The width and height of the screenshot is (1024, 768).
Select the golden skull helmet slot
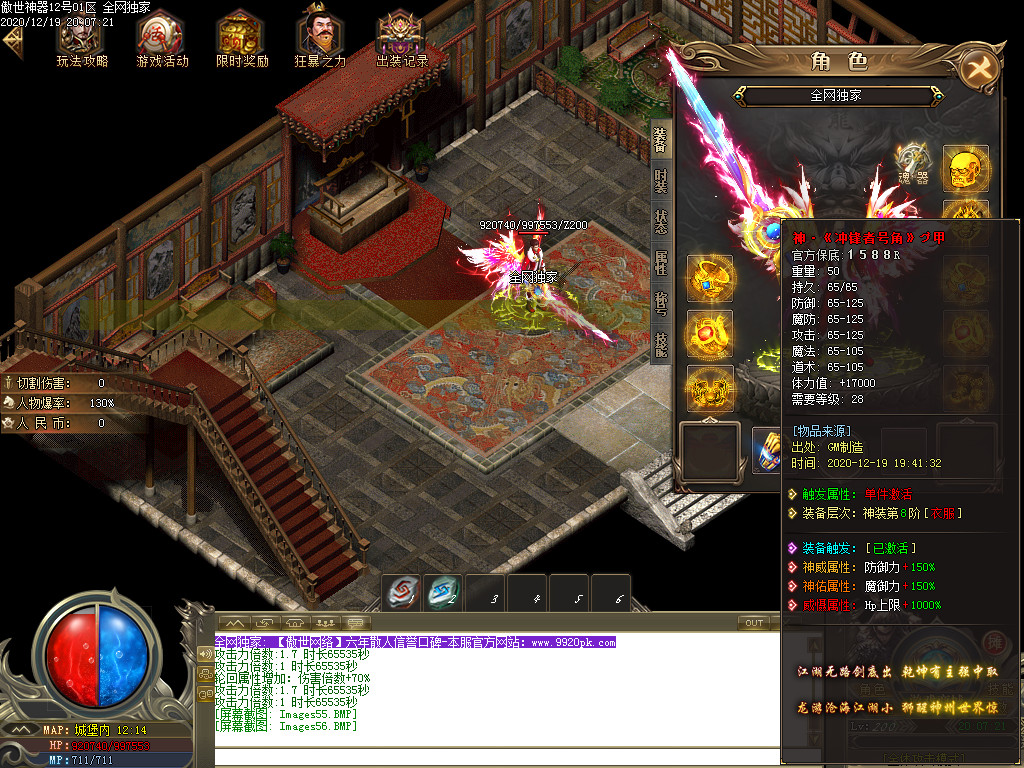[965, 168]
